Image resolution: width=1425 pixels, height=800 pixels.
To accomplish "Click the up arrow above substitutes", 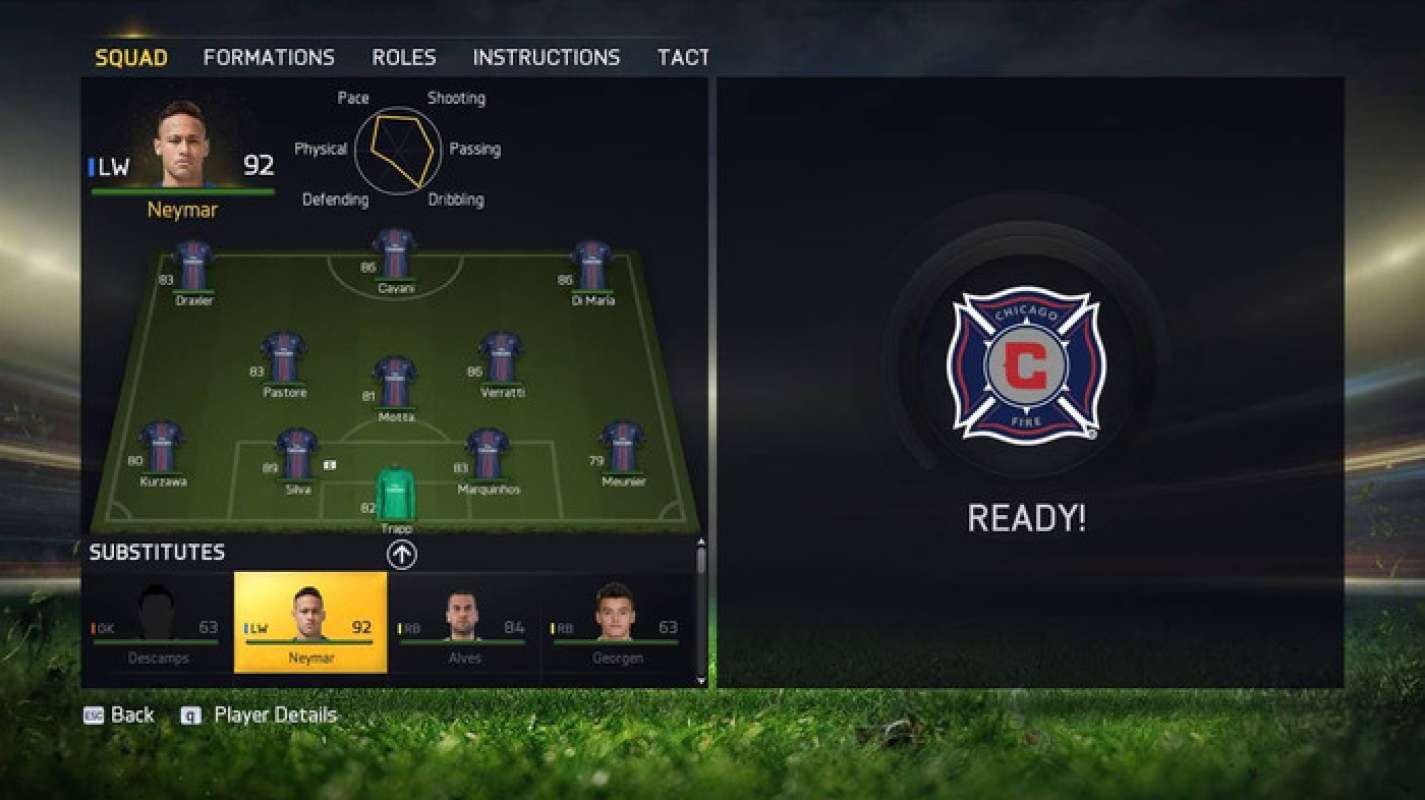I will coord(402,554).
